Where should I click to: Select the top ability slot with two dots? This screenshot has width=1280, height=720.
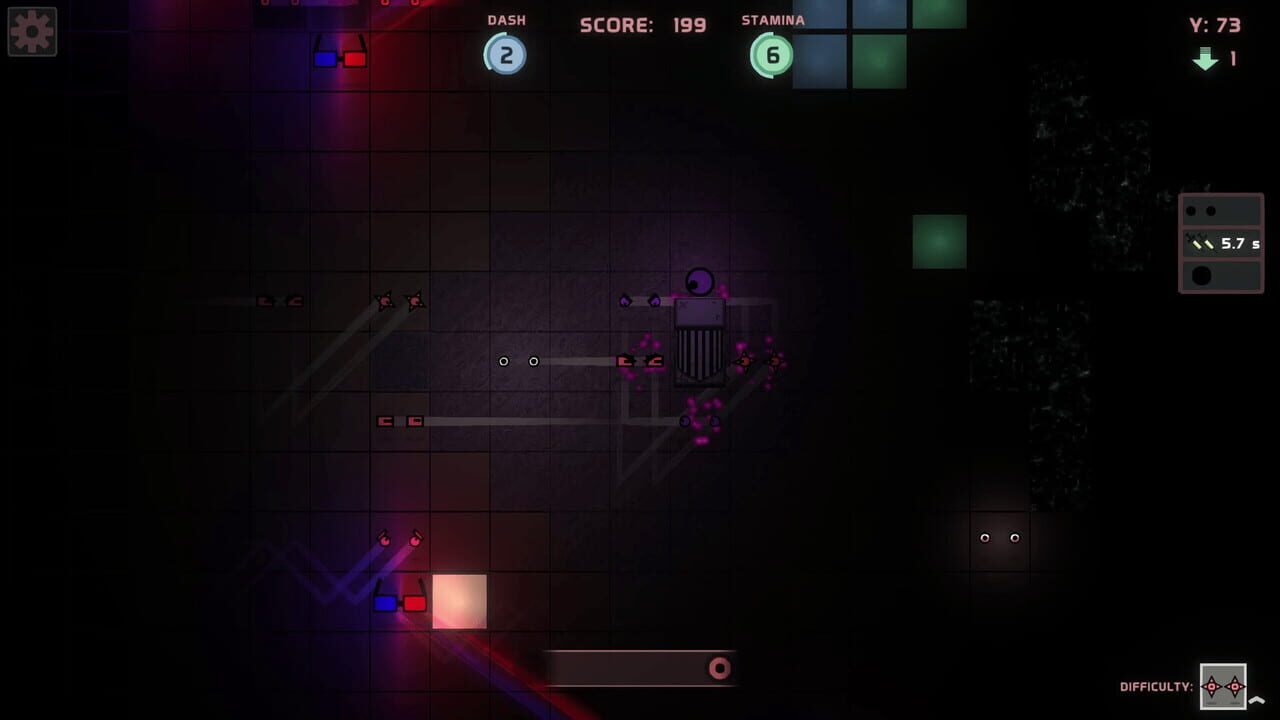[x=1220, y=209]
